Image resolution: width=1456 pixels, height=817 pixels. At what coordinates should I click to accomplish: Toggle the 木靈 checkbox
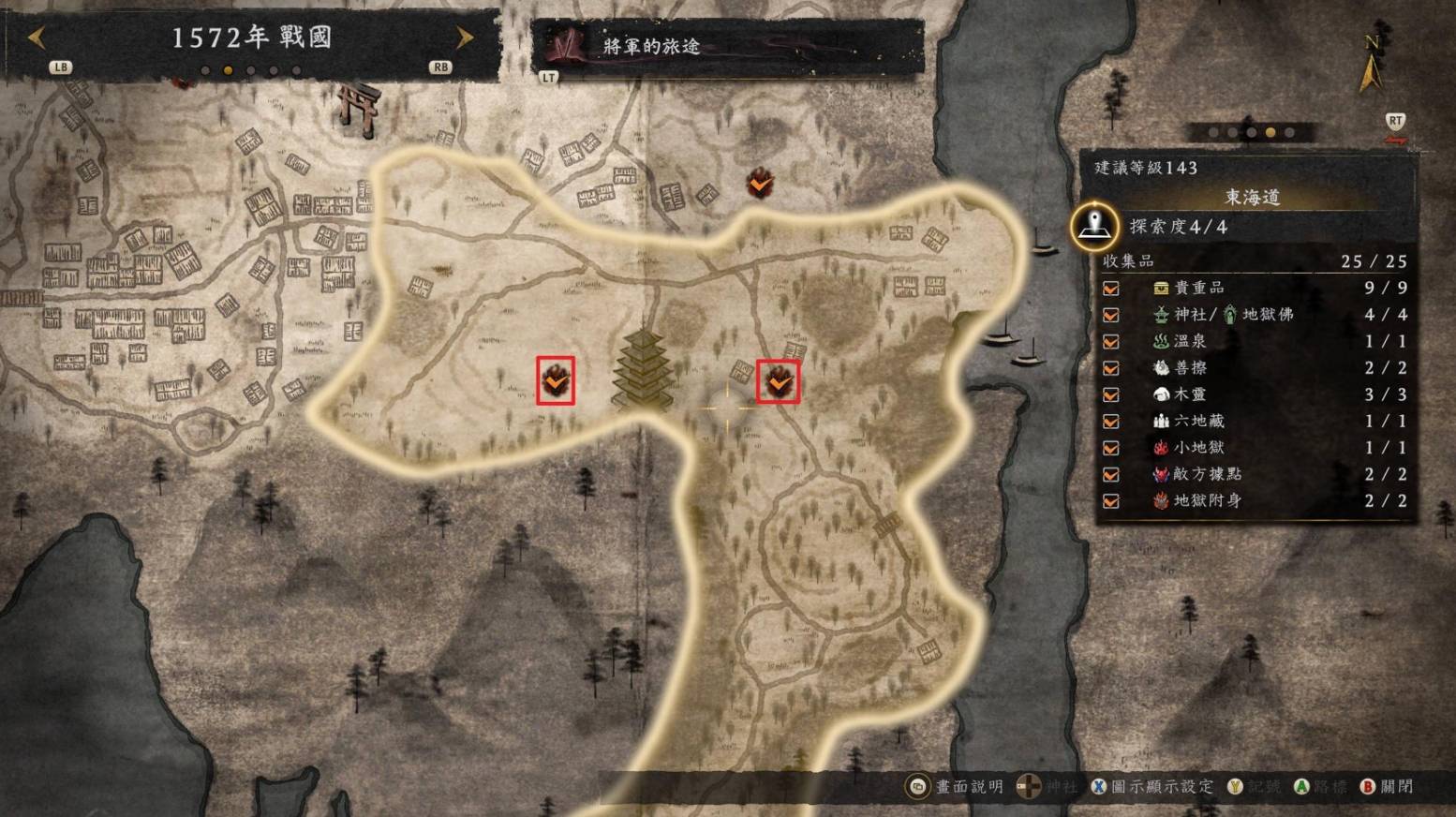(x=1111, y=394)
